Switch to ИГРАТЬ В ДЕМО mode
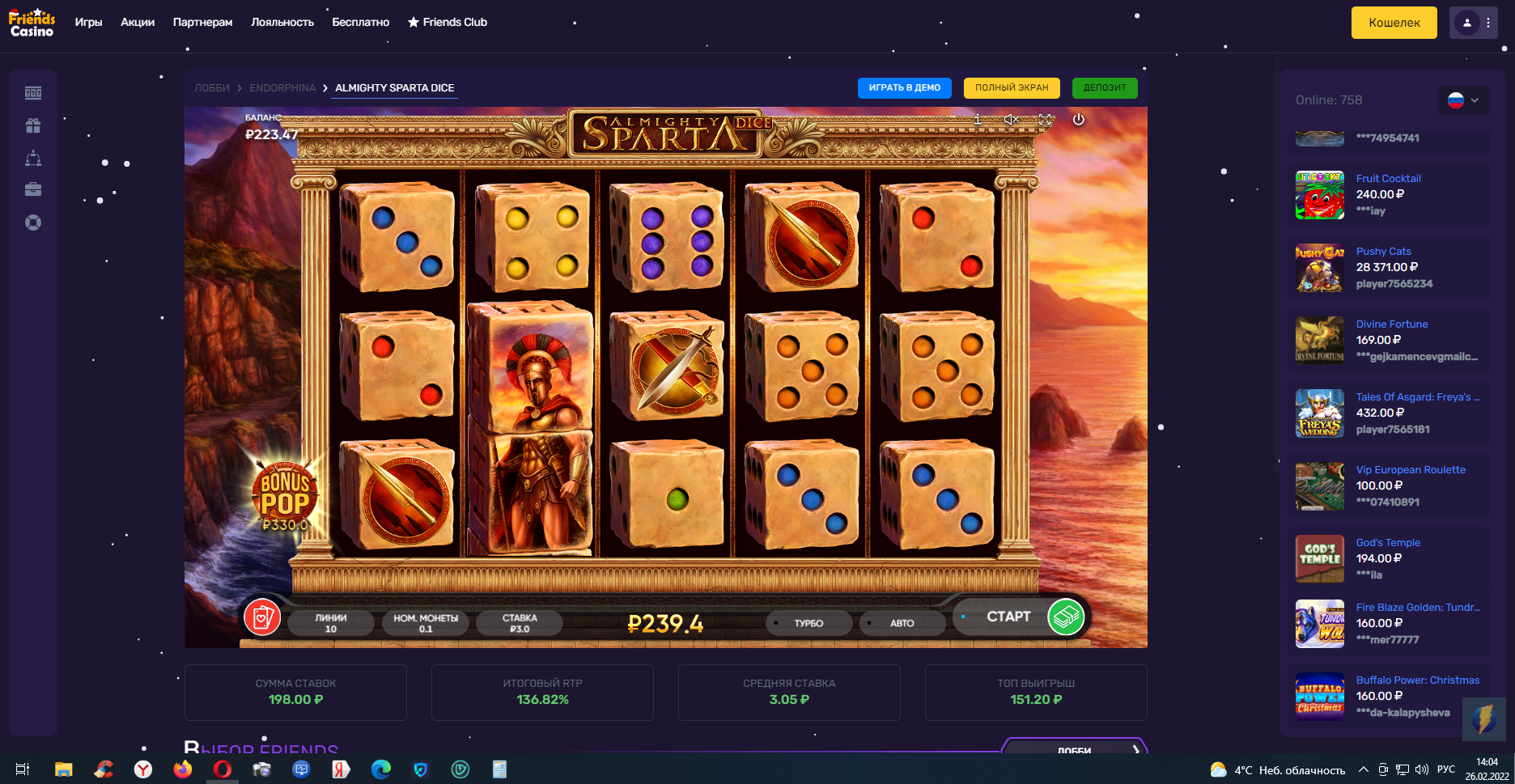1515x784 pixels. (904, 88)
